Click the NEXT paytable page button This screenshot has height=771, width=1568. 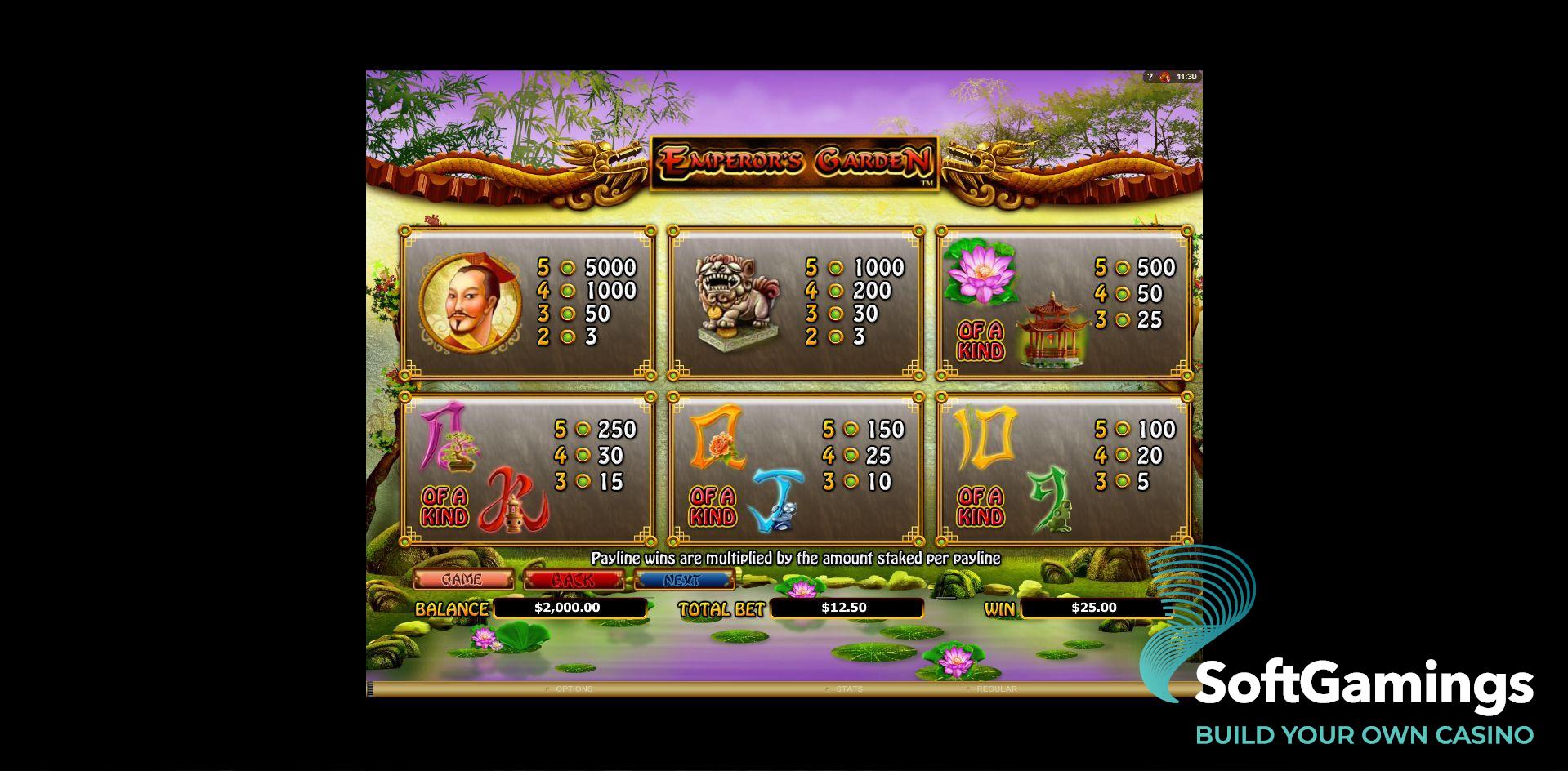683,579
